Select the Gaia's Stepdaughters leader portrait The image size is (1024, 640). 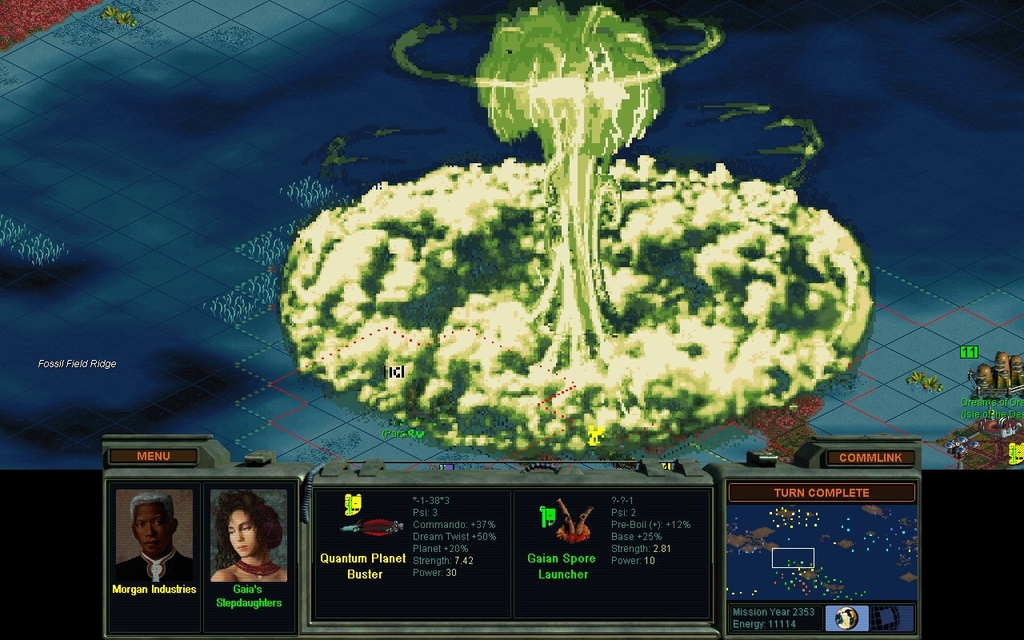pos(249,535)
